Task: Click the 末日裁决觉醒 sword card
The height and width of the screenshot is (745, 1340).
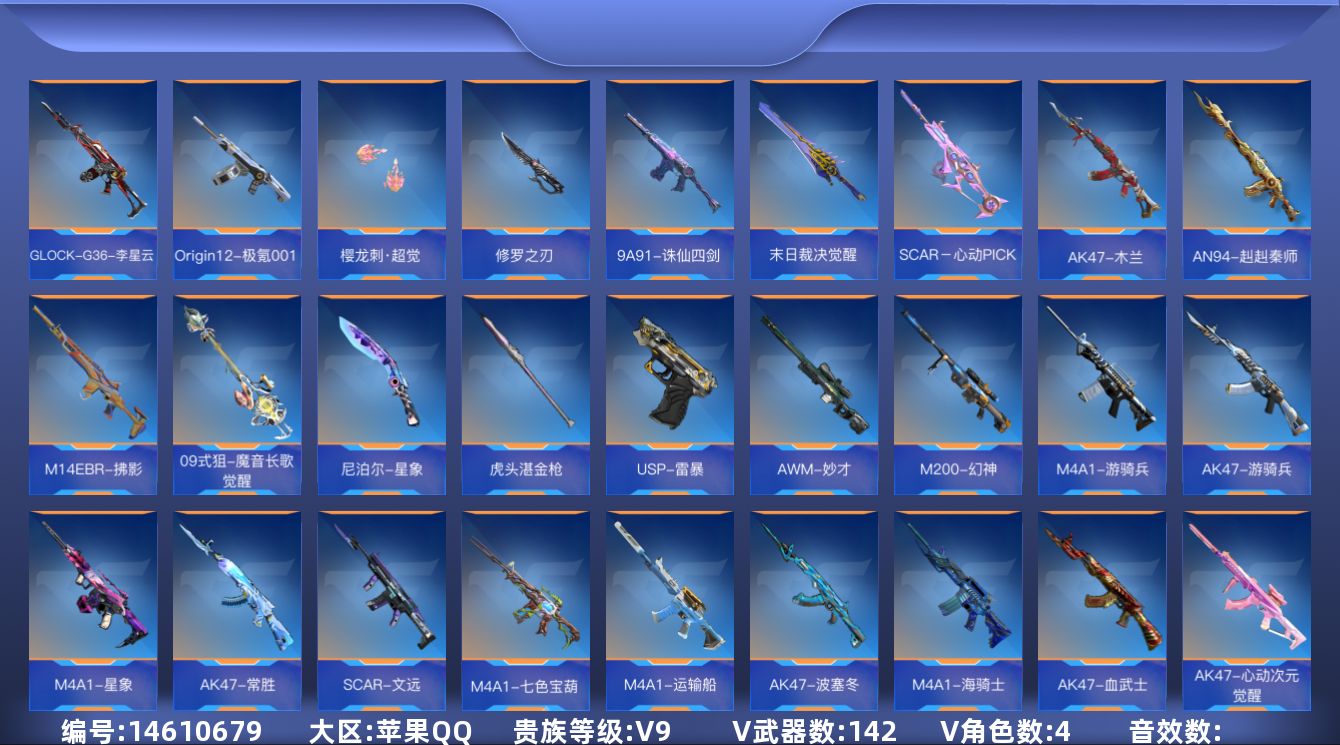Action: tap(814, 177)
